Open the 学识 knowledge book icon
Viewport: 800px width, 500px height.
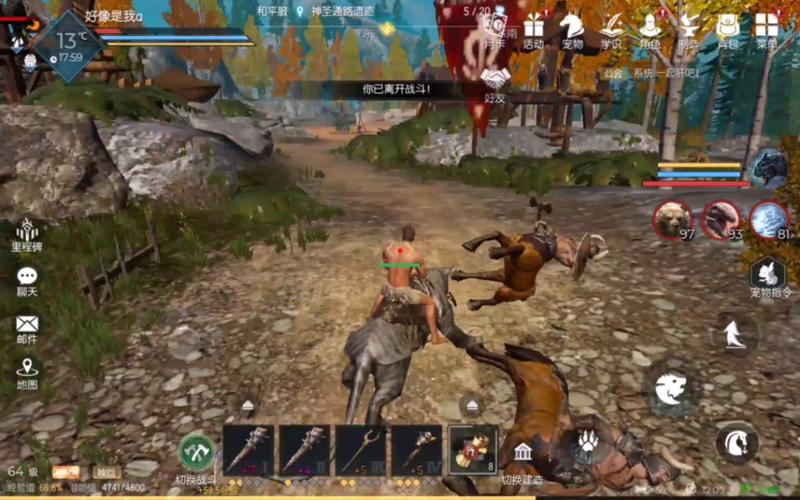tap(611, 28)
